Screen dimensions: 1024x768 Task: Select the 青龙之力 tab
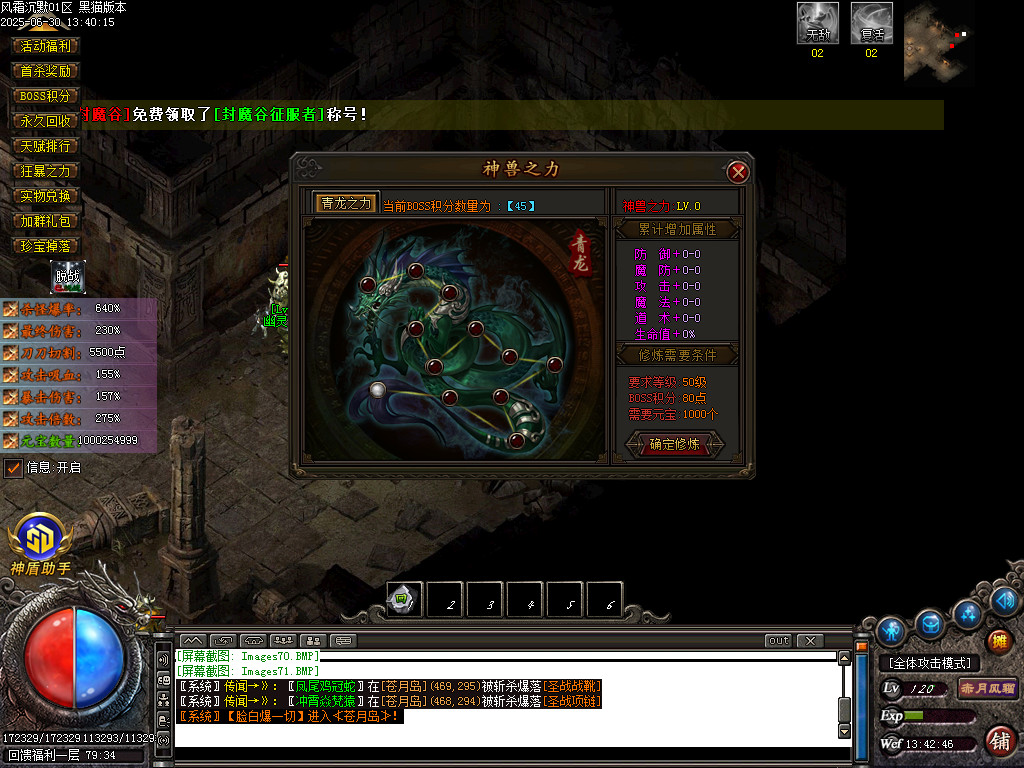(x=346, y=203)
